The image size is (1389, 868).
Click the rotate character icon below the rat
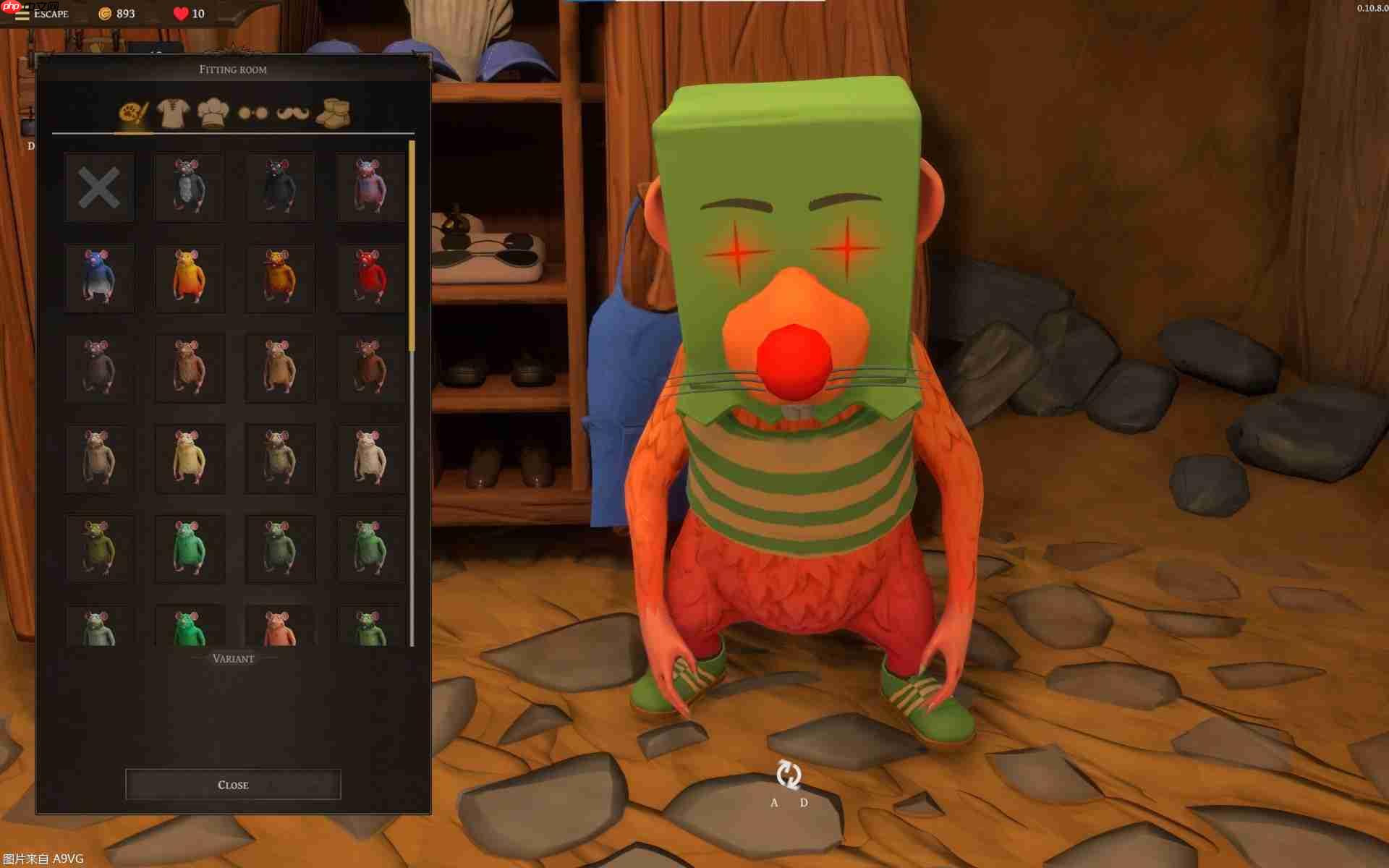pyautogui.click(x=789, y=775)
